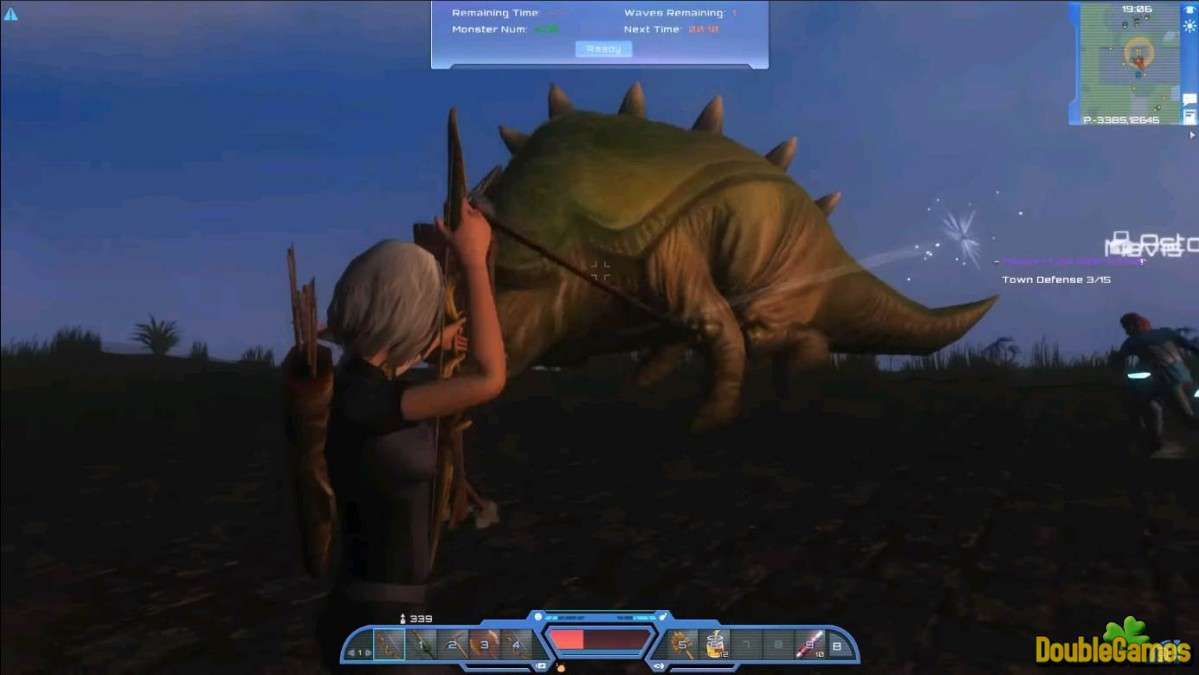
Task: Select the highlighted first hotbar slot
Action: [x=388, y=645]
